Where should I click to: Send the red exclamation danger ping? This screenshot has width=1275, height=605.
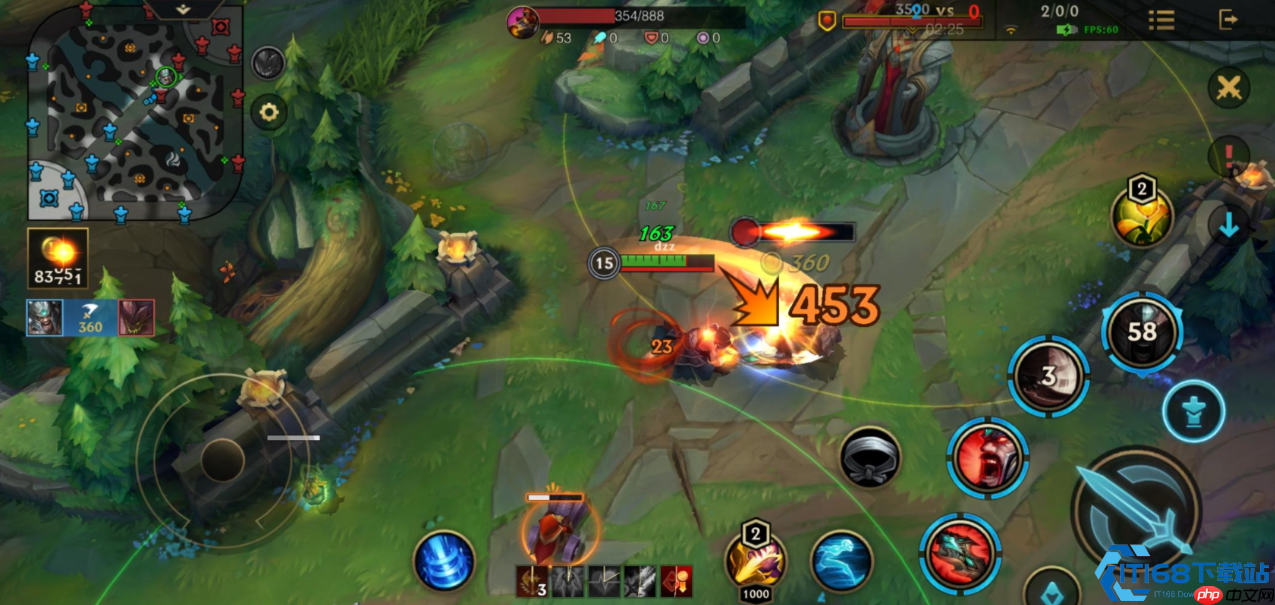[x=1228, y=157]
